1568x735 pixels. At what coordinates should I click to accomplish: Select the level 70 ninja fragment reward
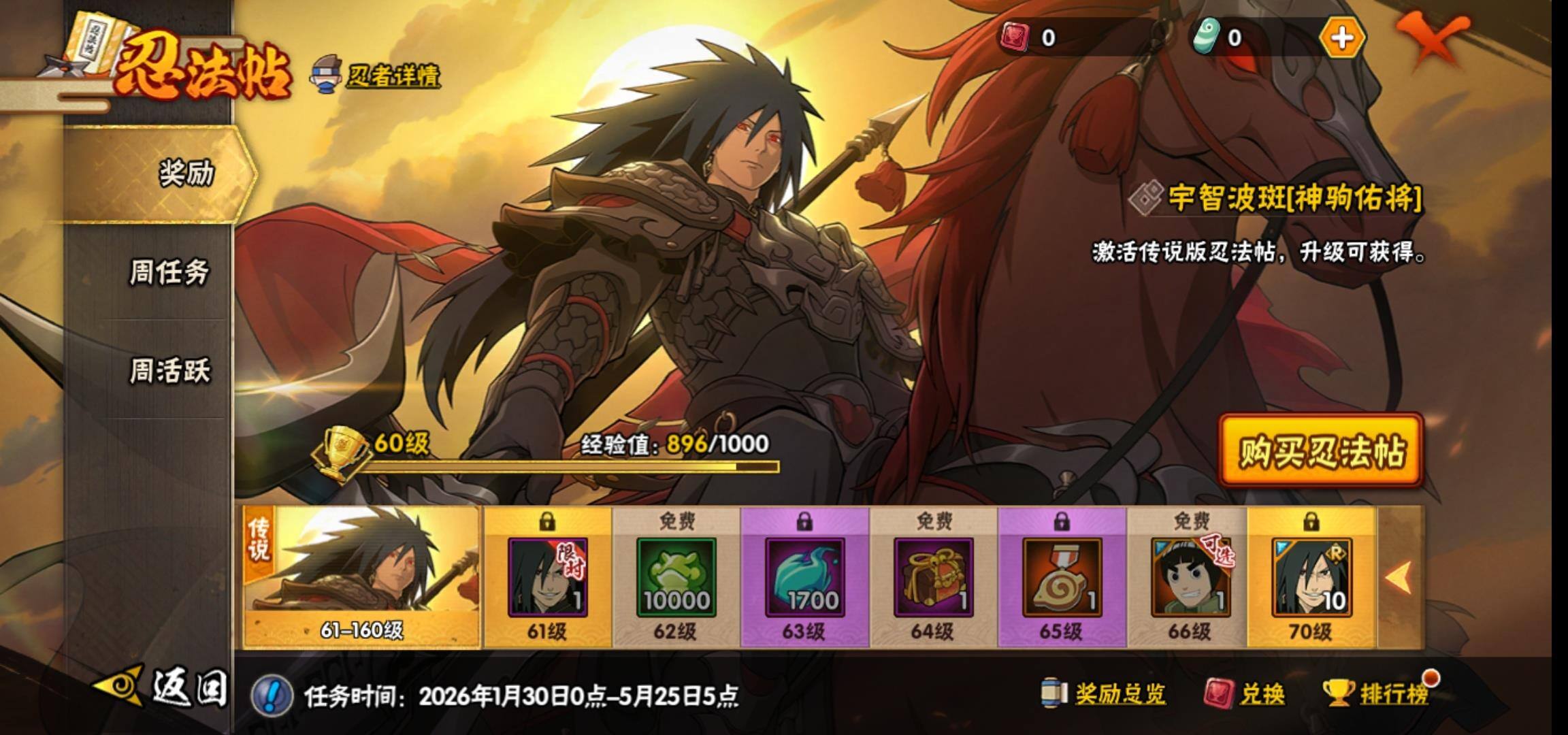click(1311, 577)
